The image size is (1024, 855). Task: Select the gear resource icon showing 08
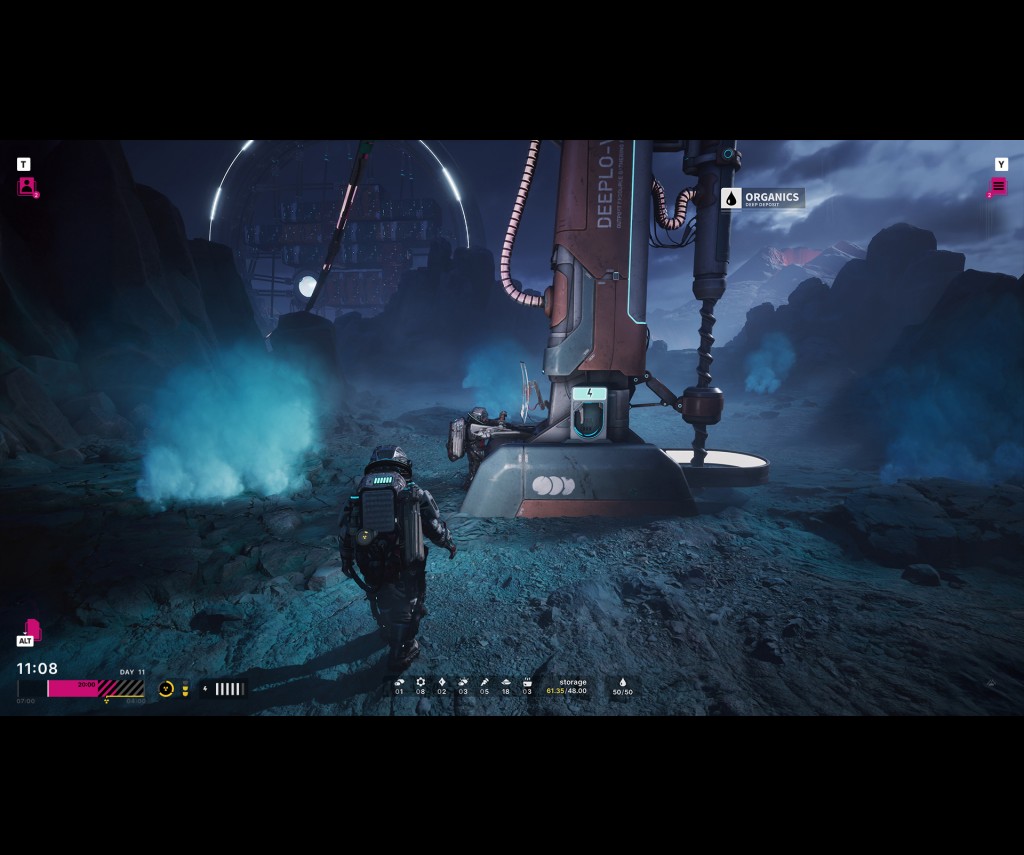click(x=421, y=683)
